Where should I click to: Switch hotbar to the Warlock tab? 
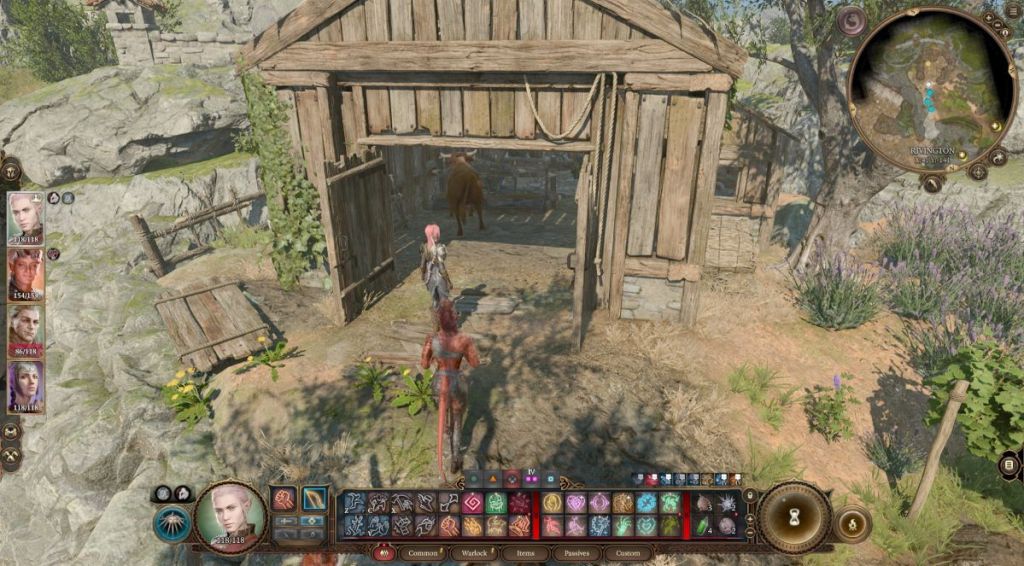pyautogui.click(x=473, y=552)
